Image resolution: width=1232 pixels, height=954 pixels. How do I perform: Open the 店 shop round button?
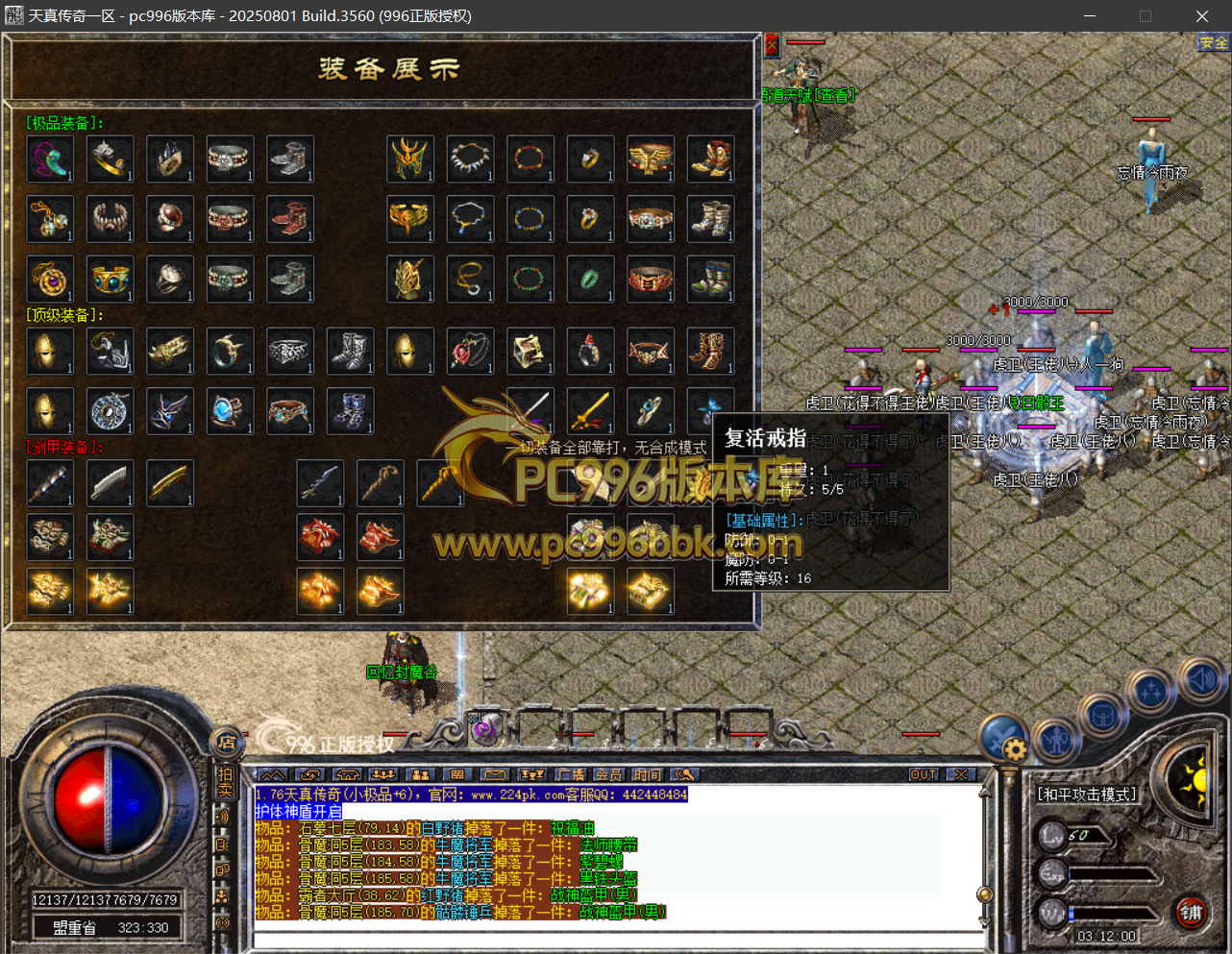[226, 742]
